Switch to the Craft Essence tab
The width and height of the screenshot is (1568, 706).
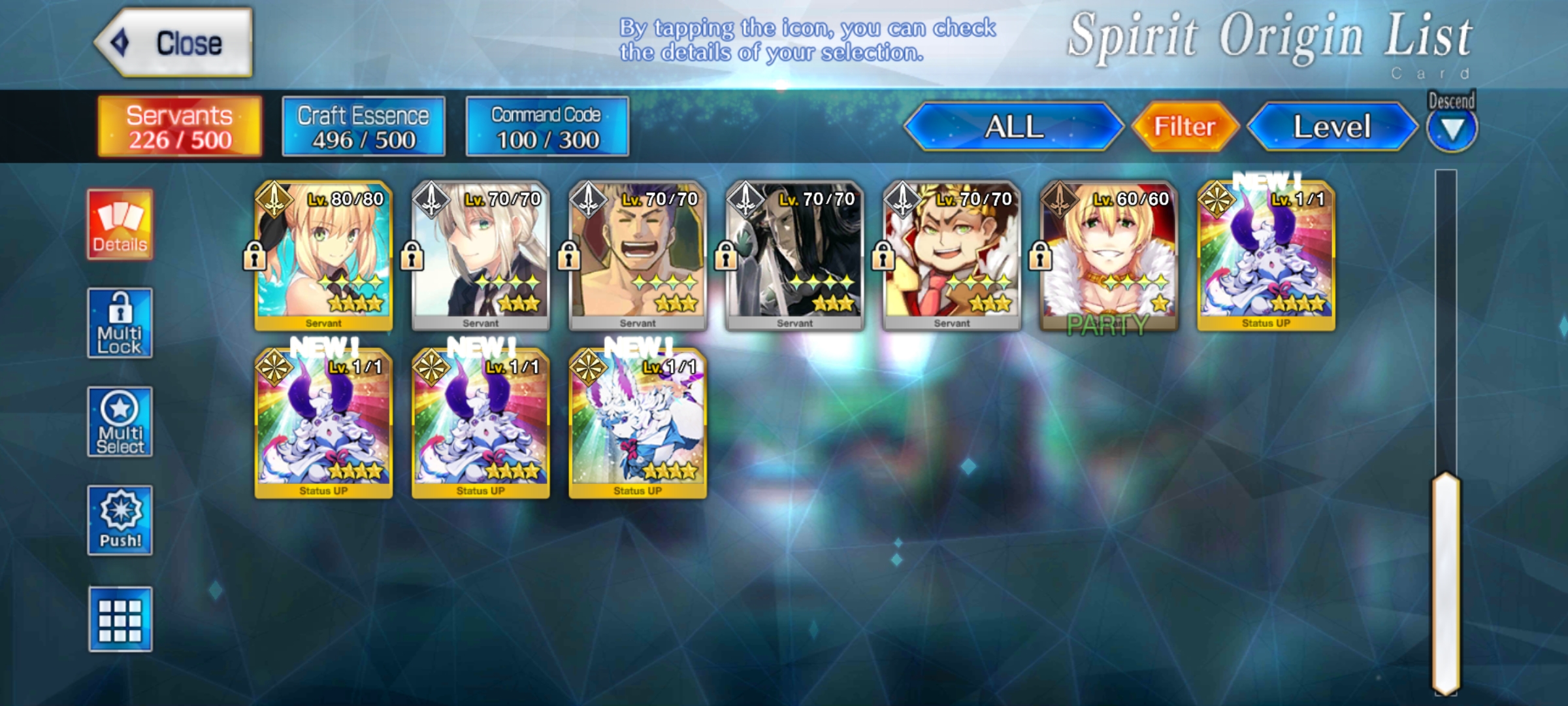click(x=363, y=127)
